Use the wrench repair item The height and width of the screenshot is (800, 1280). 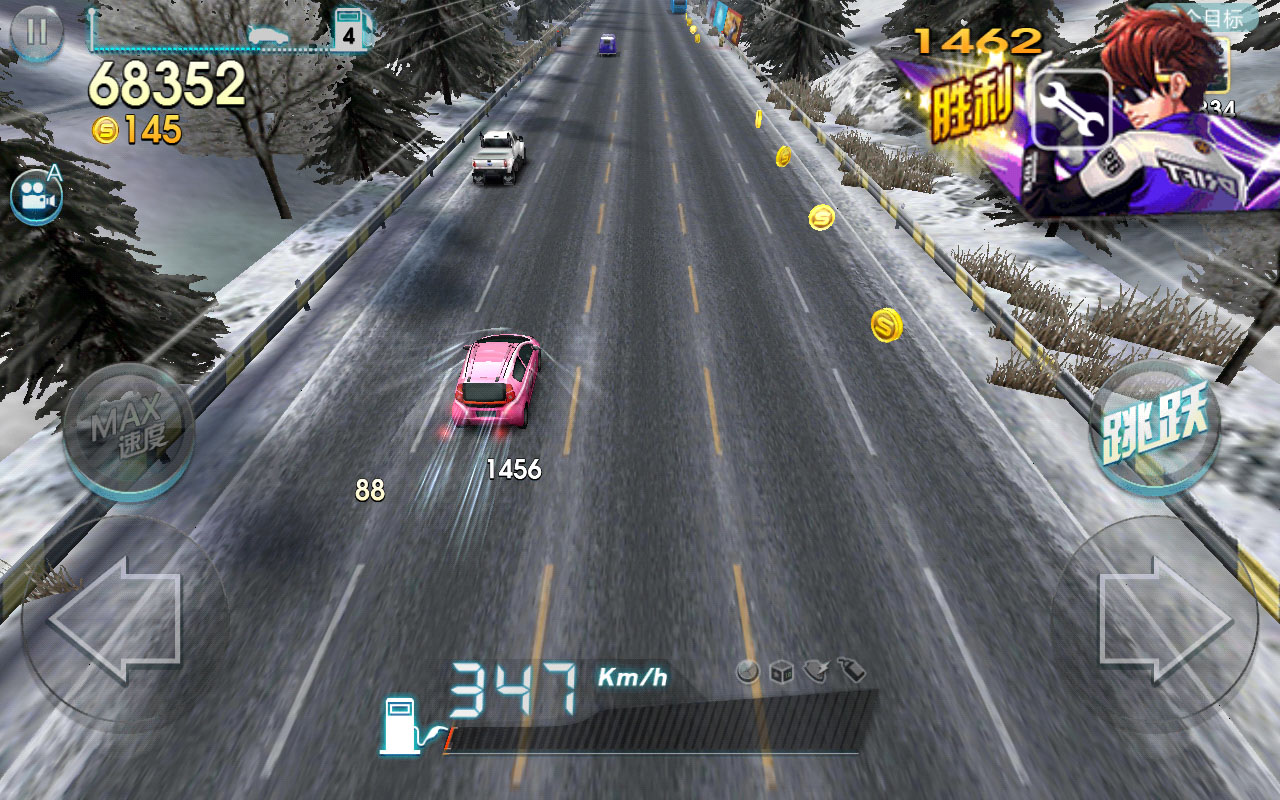pyautogui.click(x=1070, y=109)
